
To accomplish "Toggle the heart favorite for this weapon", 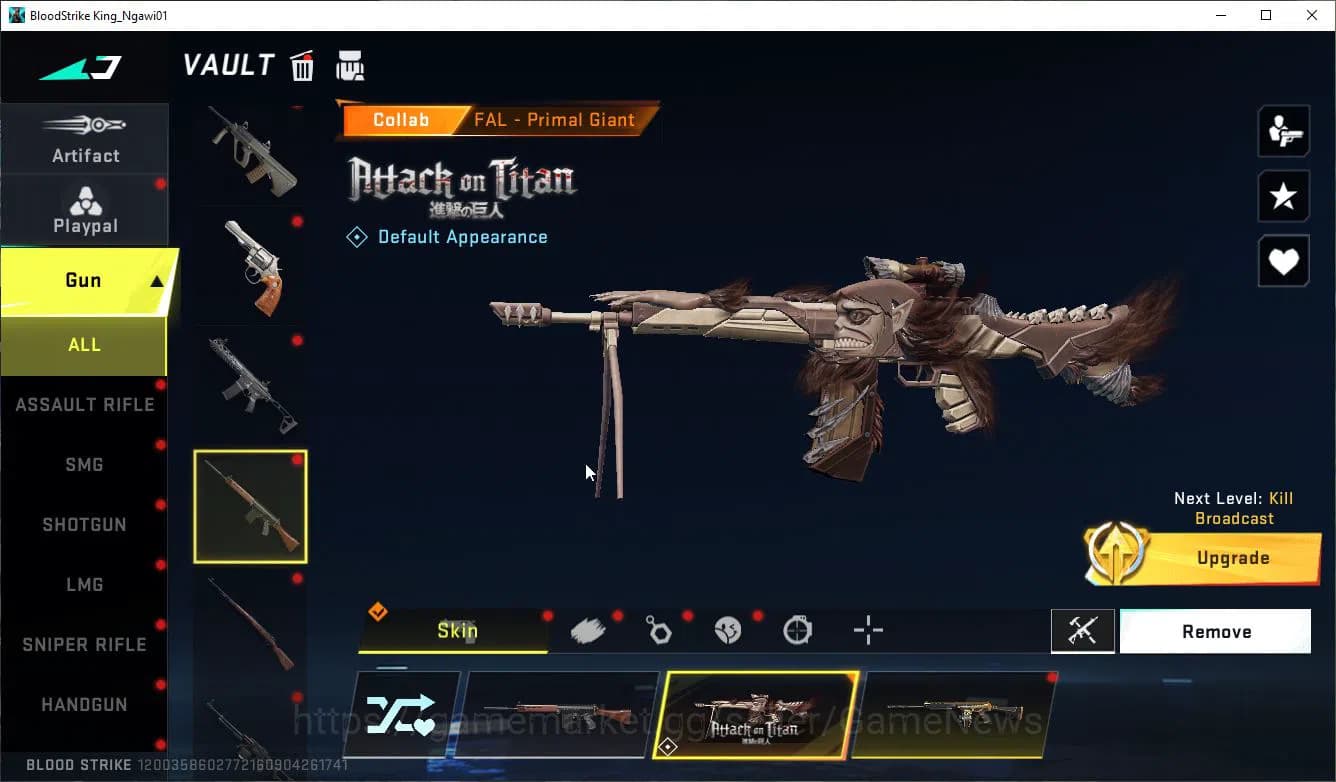I will (1283, 261).
